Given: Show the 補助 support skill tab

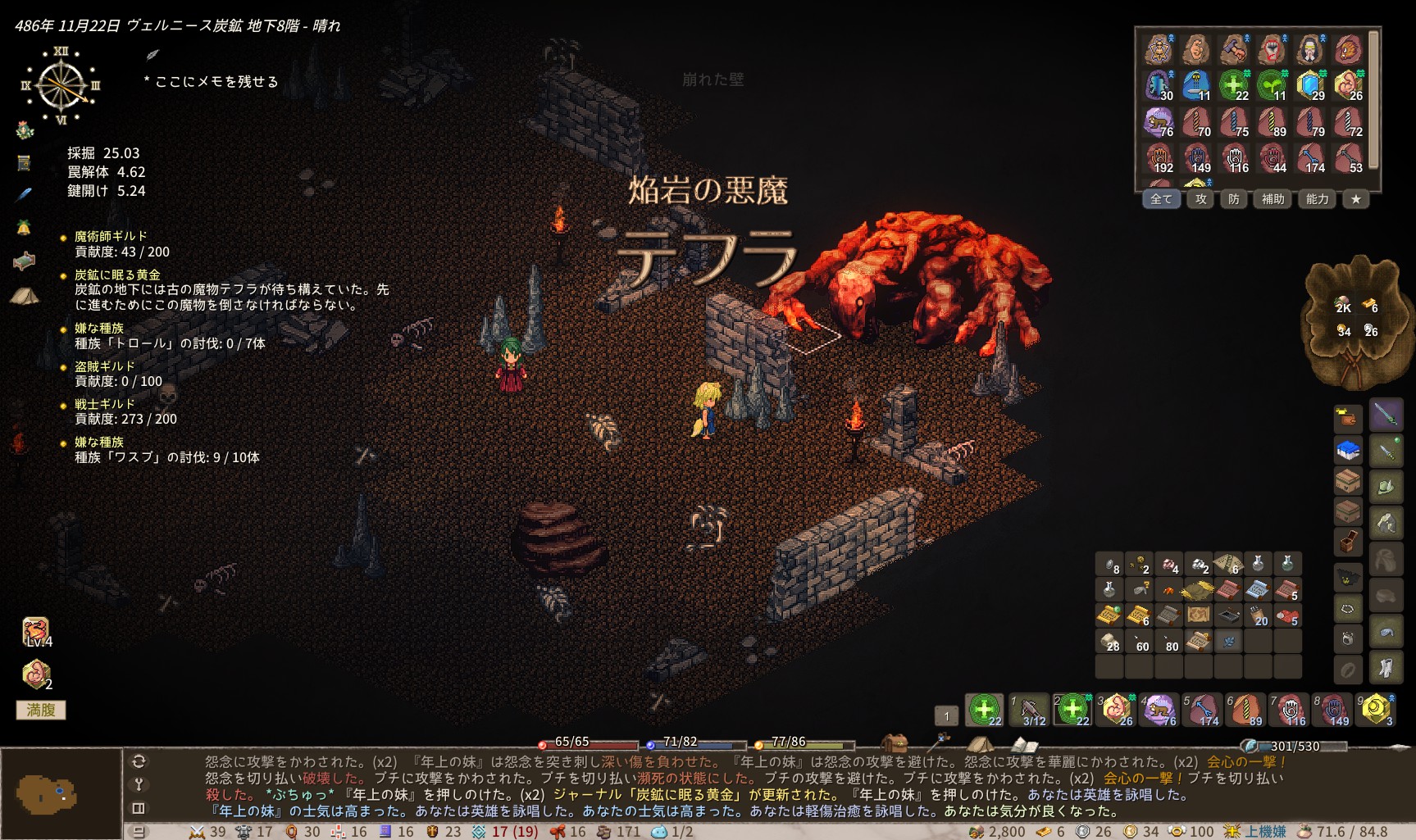Looking at the screenshot, I should [x=1273, y=199].
